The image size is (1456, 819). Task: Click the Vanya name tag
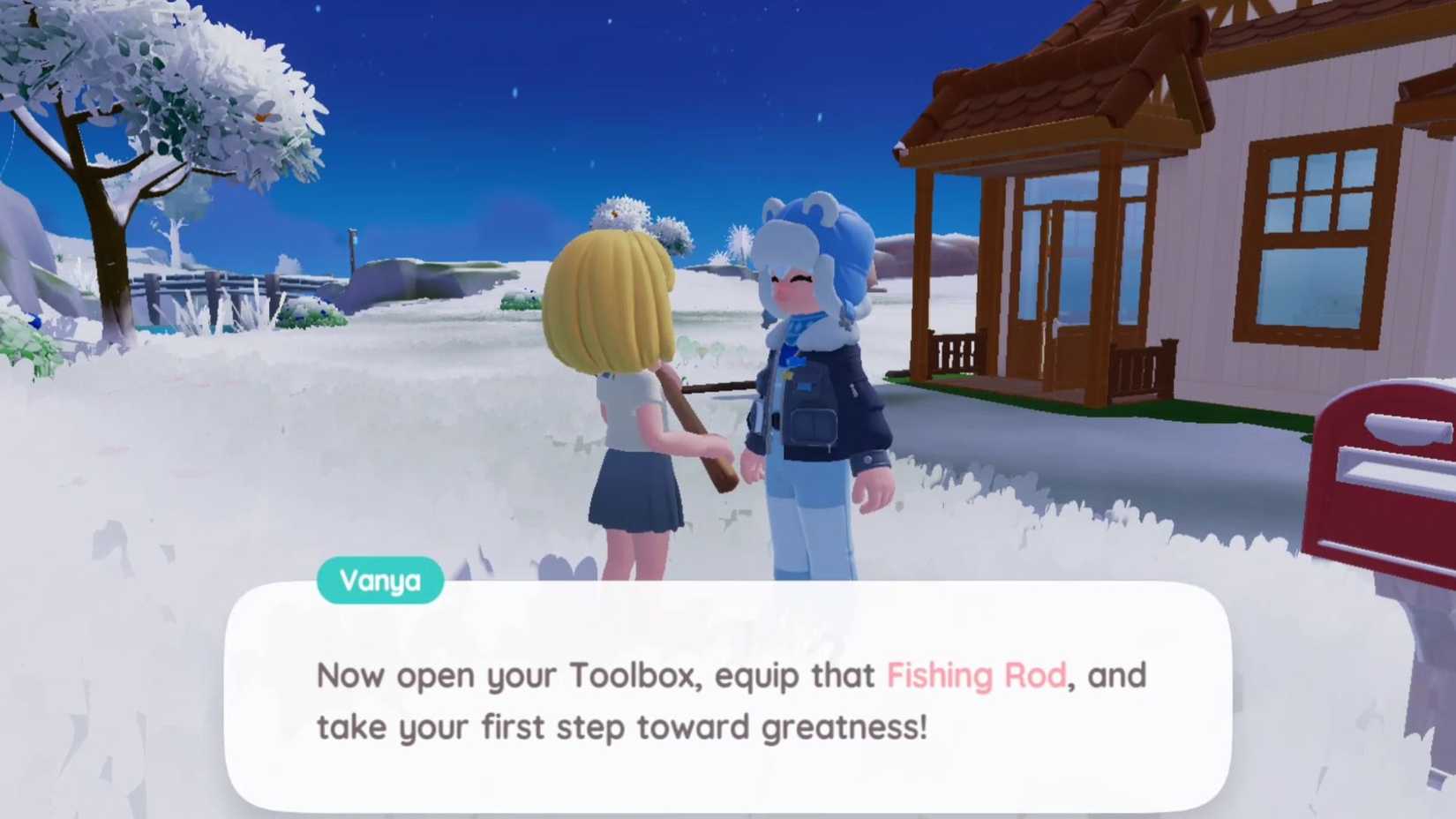380,580
